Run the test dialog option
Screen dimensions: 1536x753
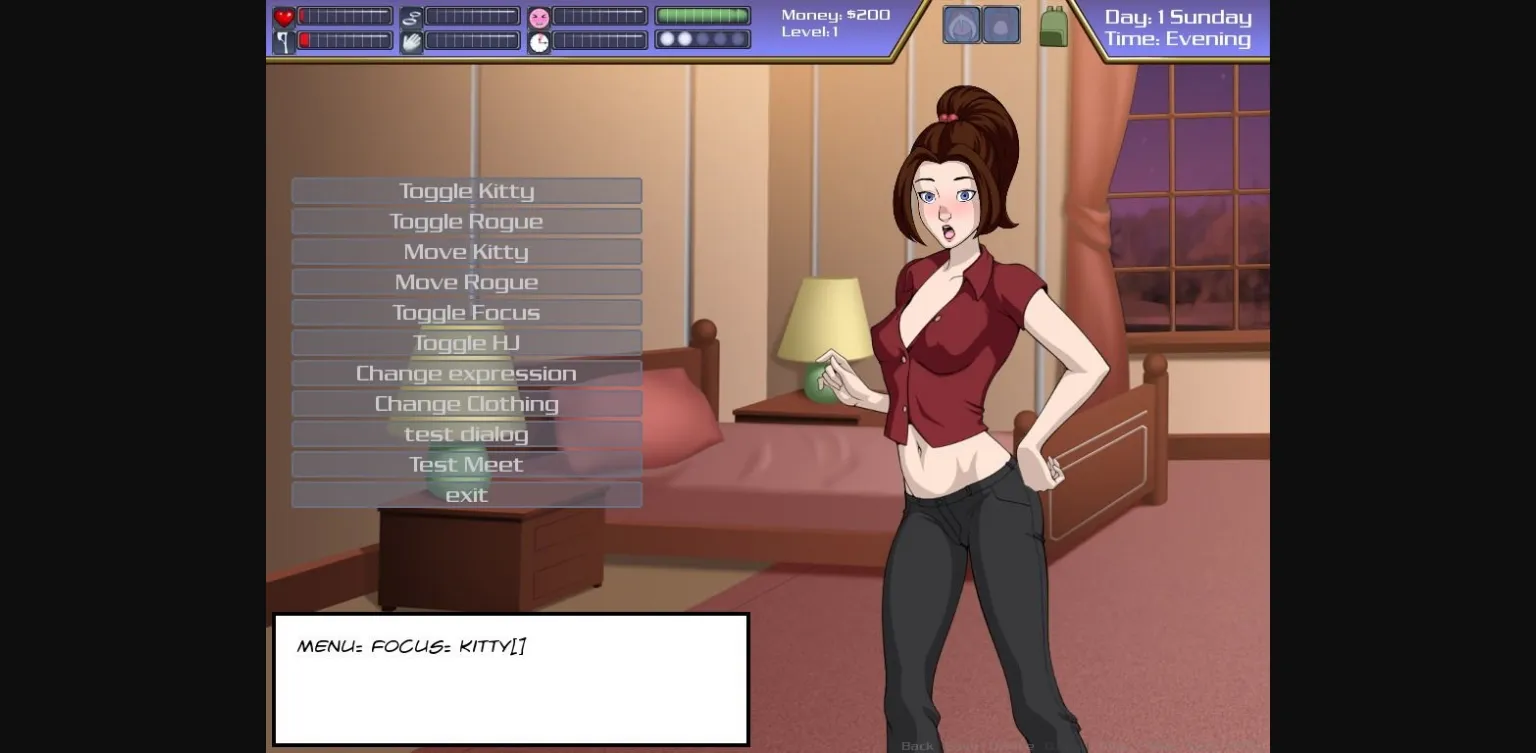point(466,434)
